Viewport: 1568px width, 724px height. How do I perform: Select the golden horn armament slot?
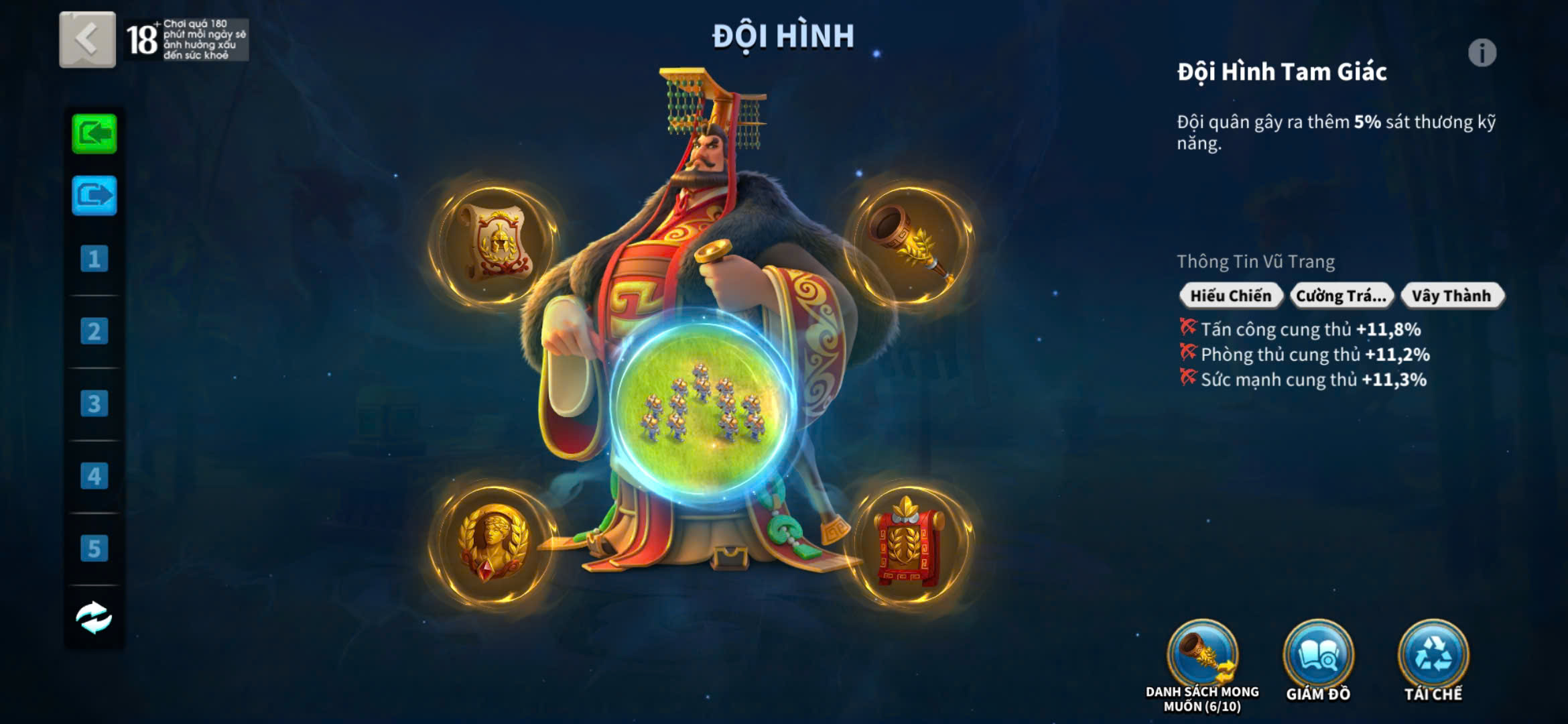point(910,244)
